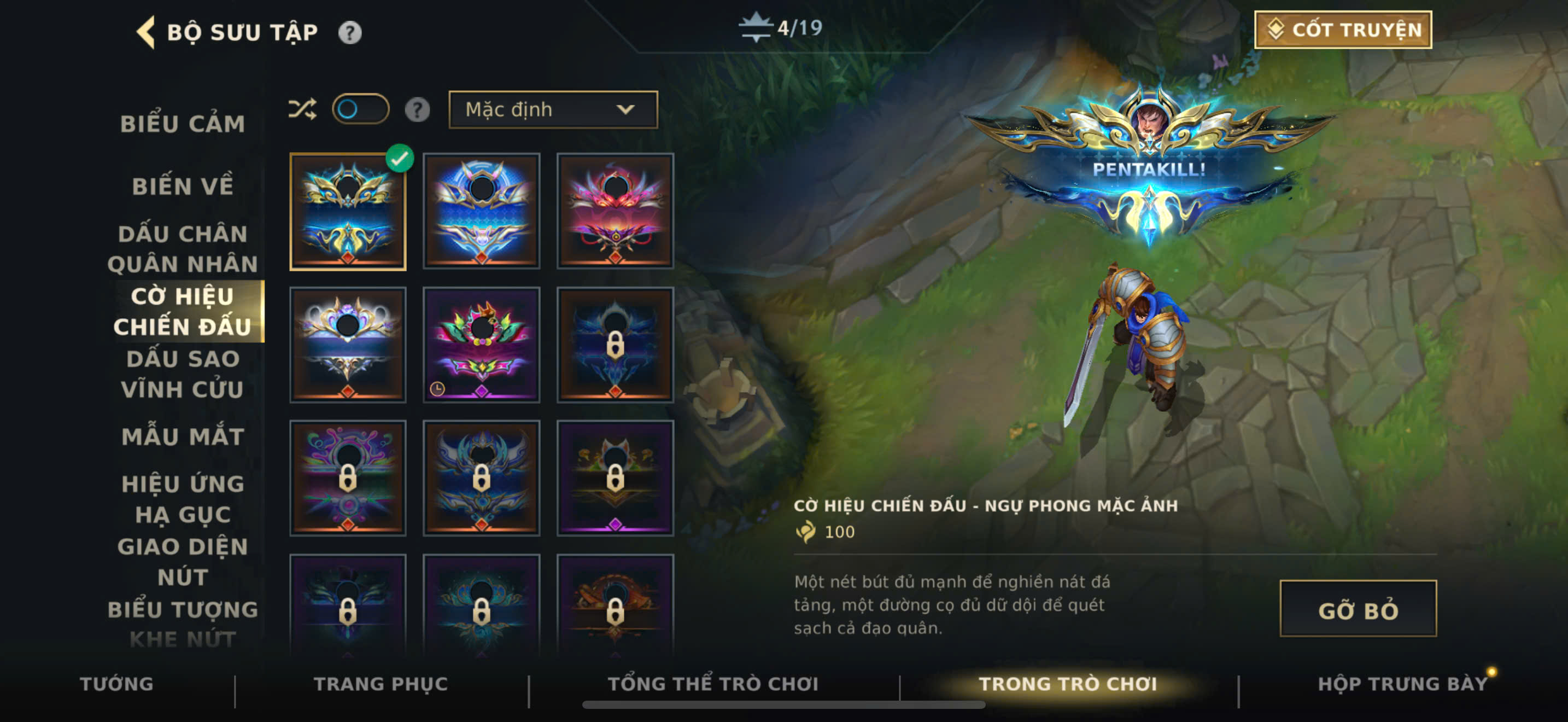
Task: Show the Mẫu Mắt category
Action: coord(183,436)
